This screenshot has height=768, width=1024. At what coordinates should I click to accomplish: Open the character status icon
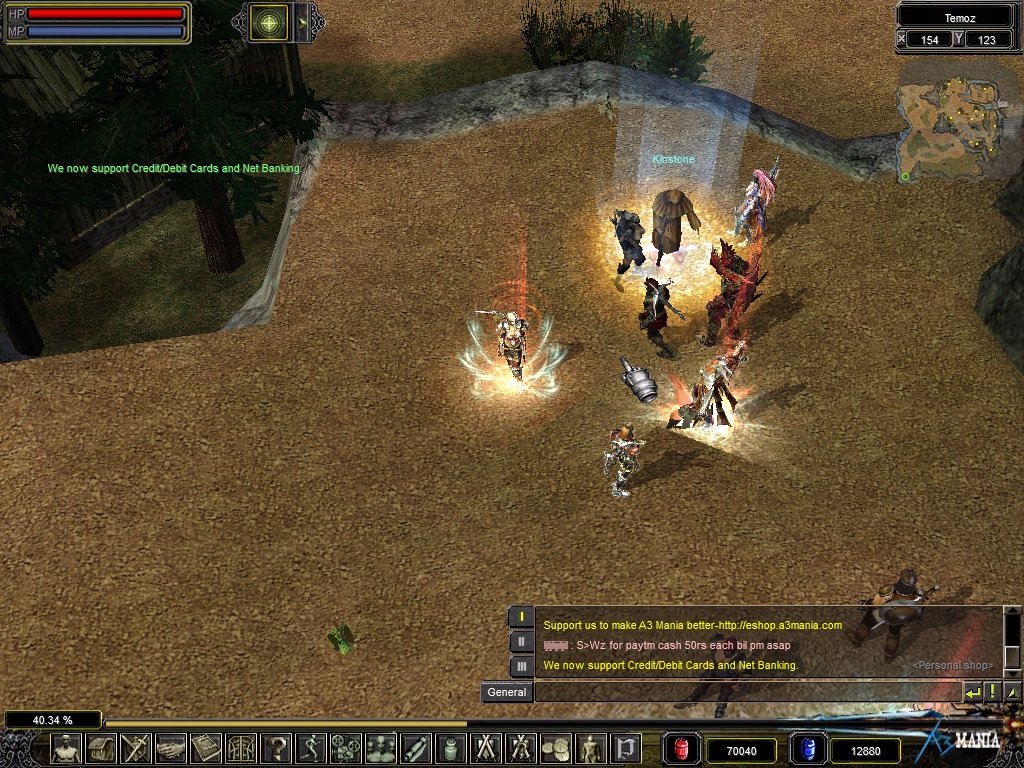67,748
